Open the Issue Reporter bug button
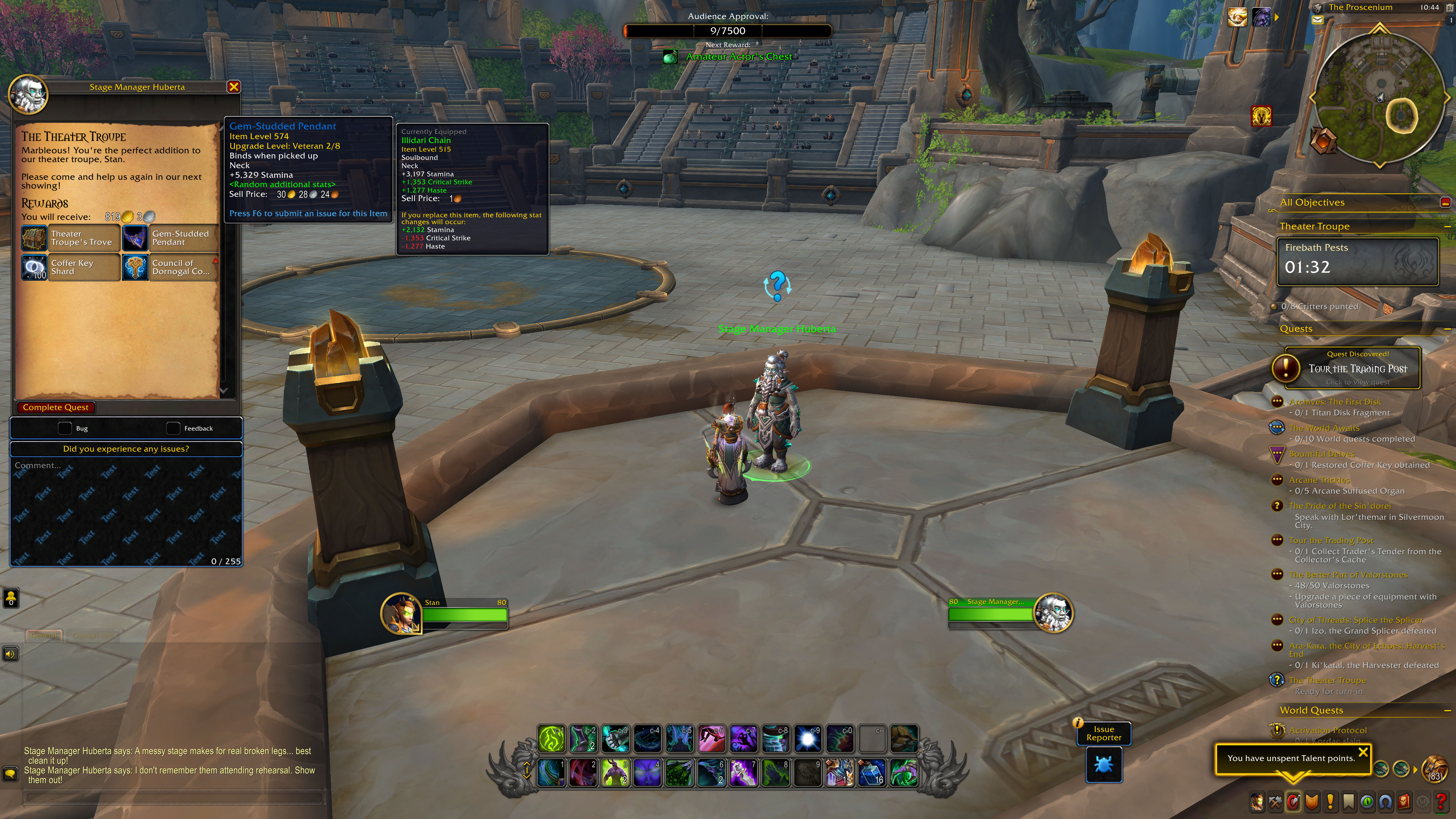The width and height of the screenshot is (1456, 819). point(1103,764)
